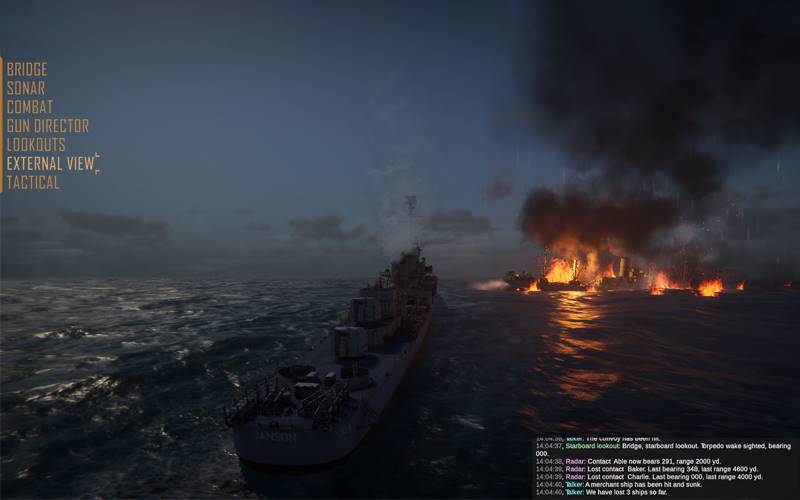Choose the External View option
Viewport: 800px width, 500px height.
[50, 164]
